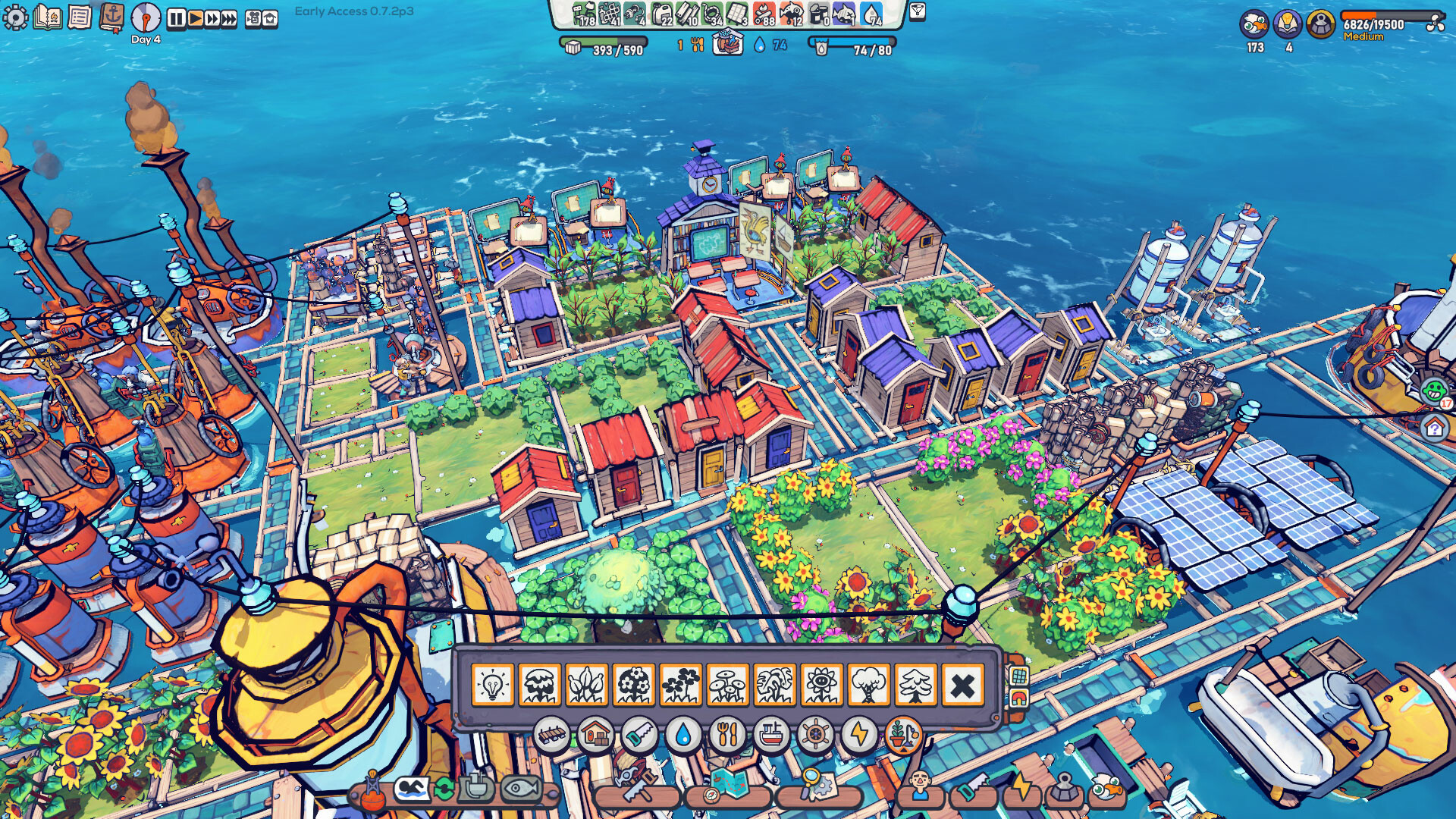The width and height of the screenshot is (1456, 819).
Task: Select the lightning Power build category
Action: (858, 734)
